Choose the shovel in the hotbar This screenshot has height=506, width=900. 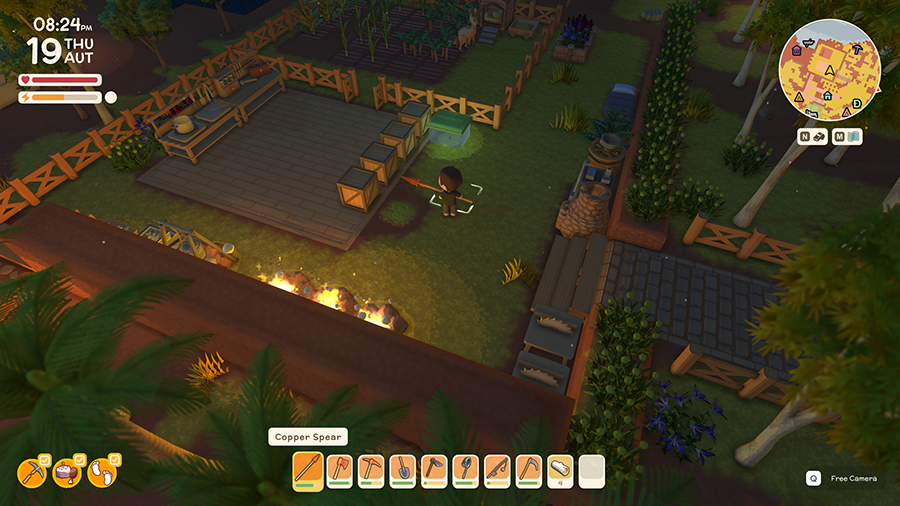click(401, 469)
